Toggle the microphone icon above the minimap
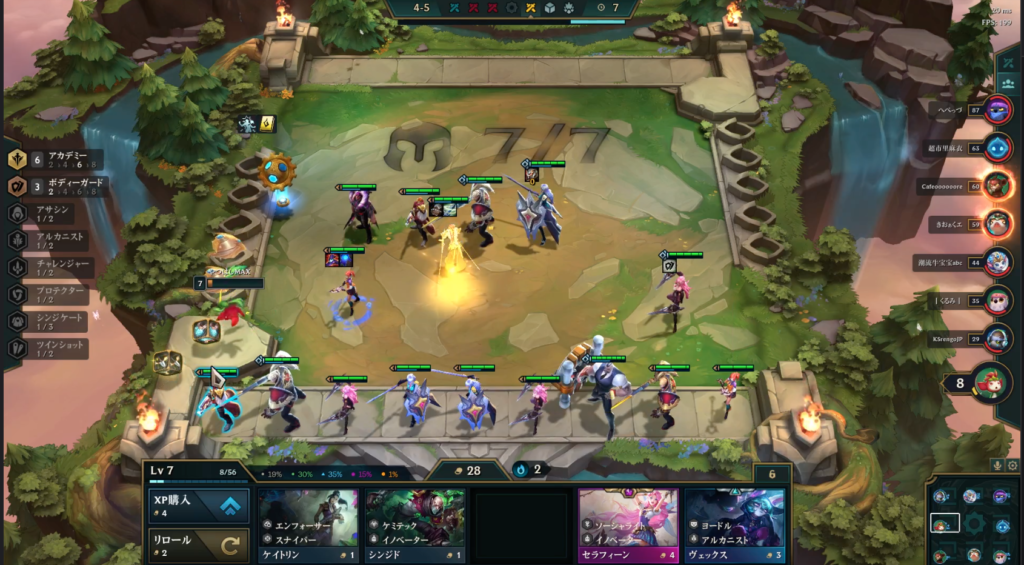The width and height of the screenshot is (1024, 565). click(x=997, y=464)
